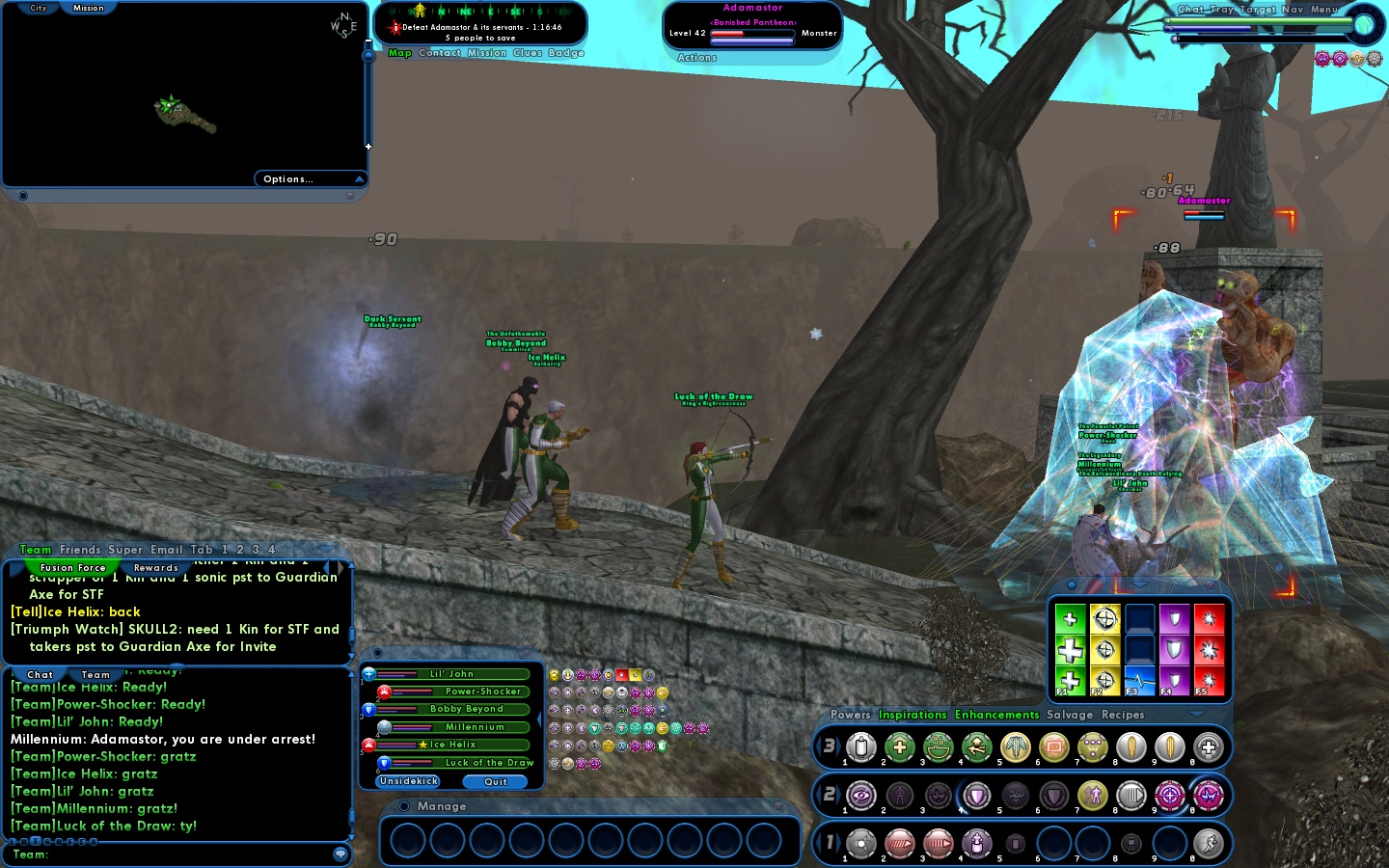Select the Friends chat tab
This screenshot has width=1389, height=868.
tap(80, 550)
